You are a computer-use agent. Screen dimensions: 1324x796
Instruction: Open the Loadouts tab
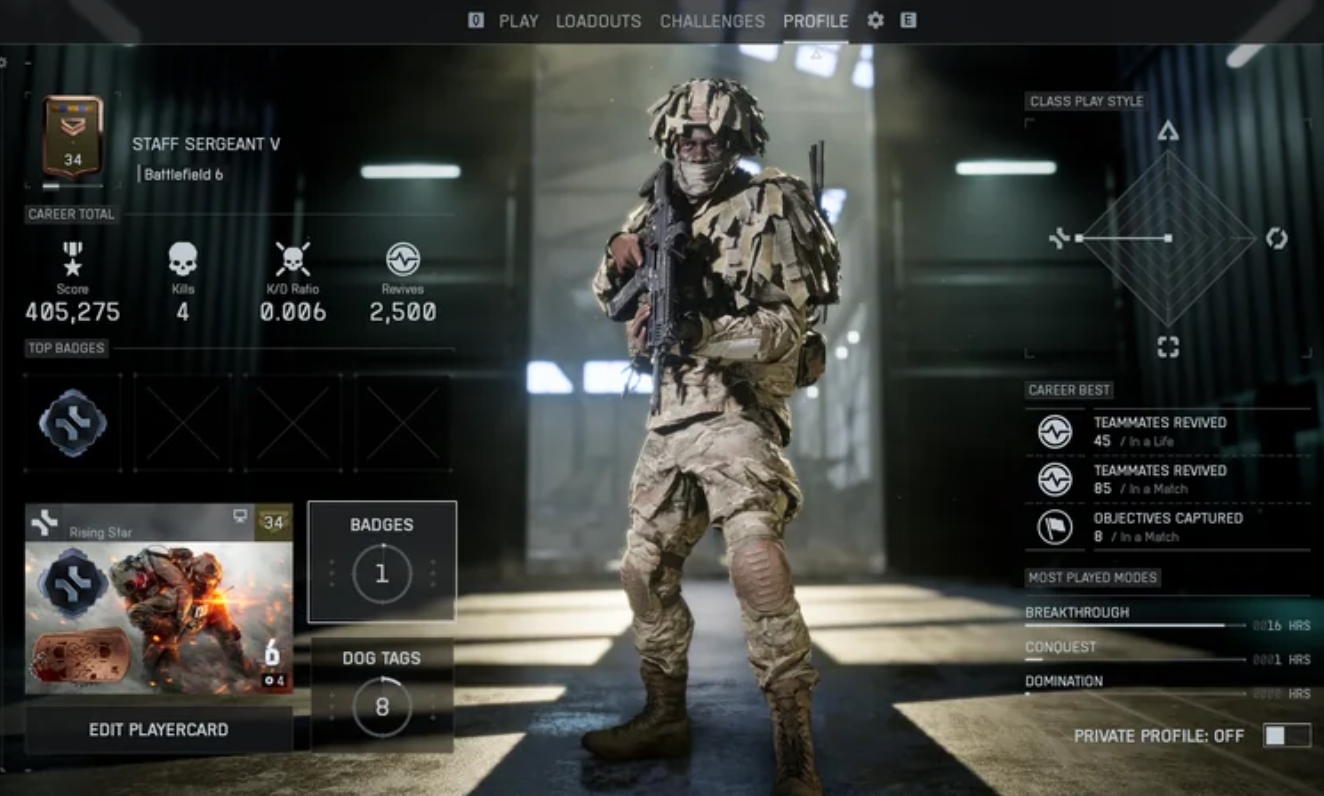(599, 21)
